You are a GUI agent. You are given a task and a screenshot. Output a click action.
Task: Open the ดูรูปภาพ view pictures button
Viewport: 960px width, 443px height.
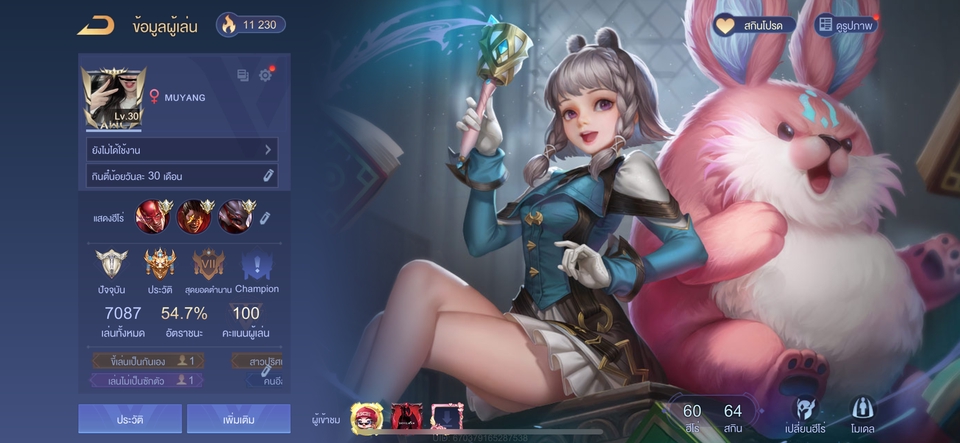(x=846, y=25)
